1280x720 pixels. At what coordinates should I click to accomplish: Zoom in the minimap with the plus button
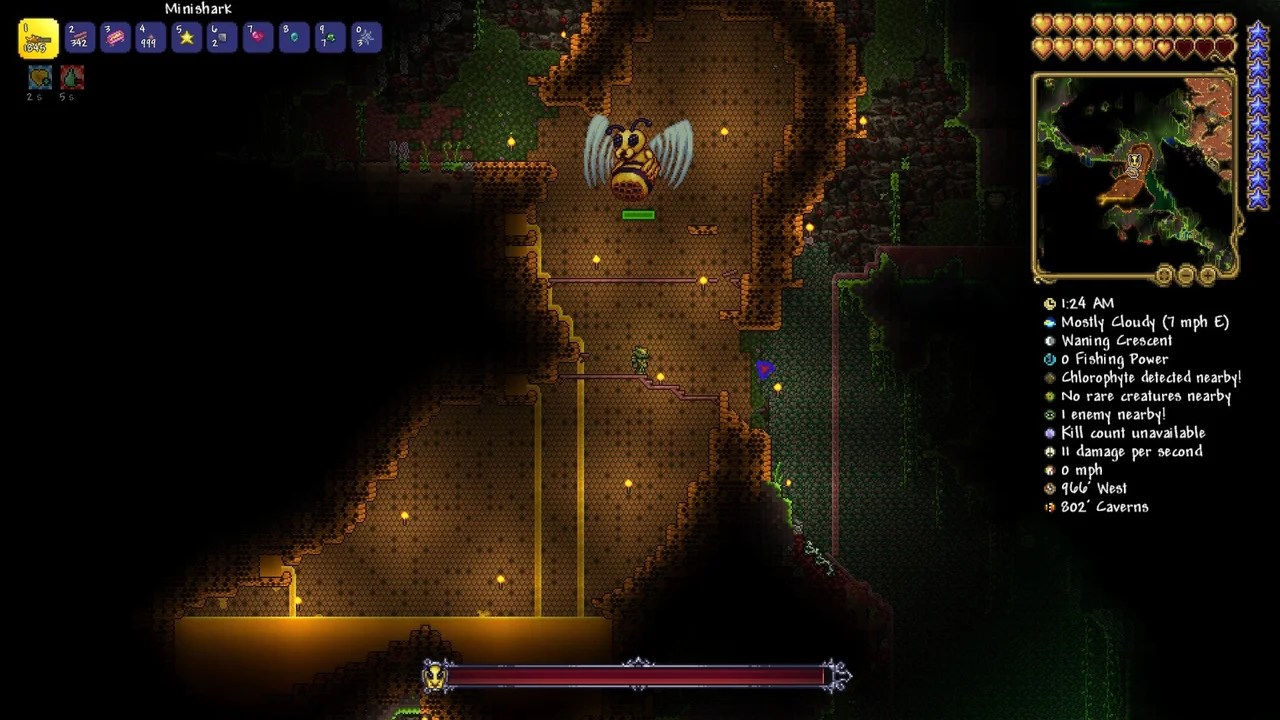(x=1208, y=274)
